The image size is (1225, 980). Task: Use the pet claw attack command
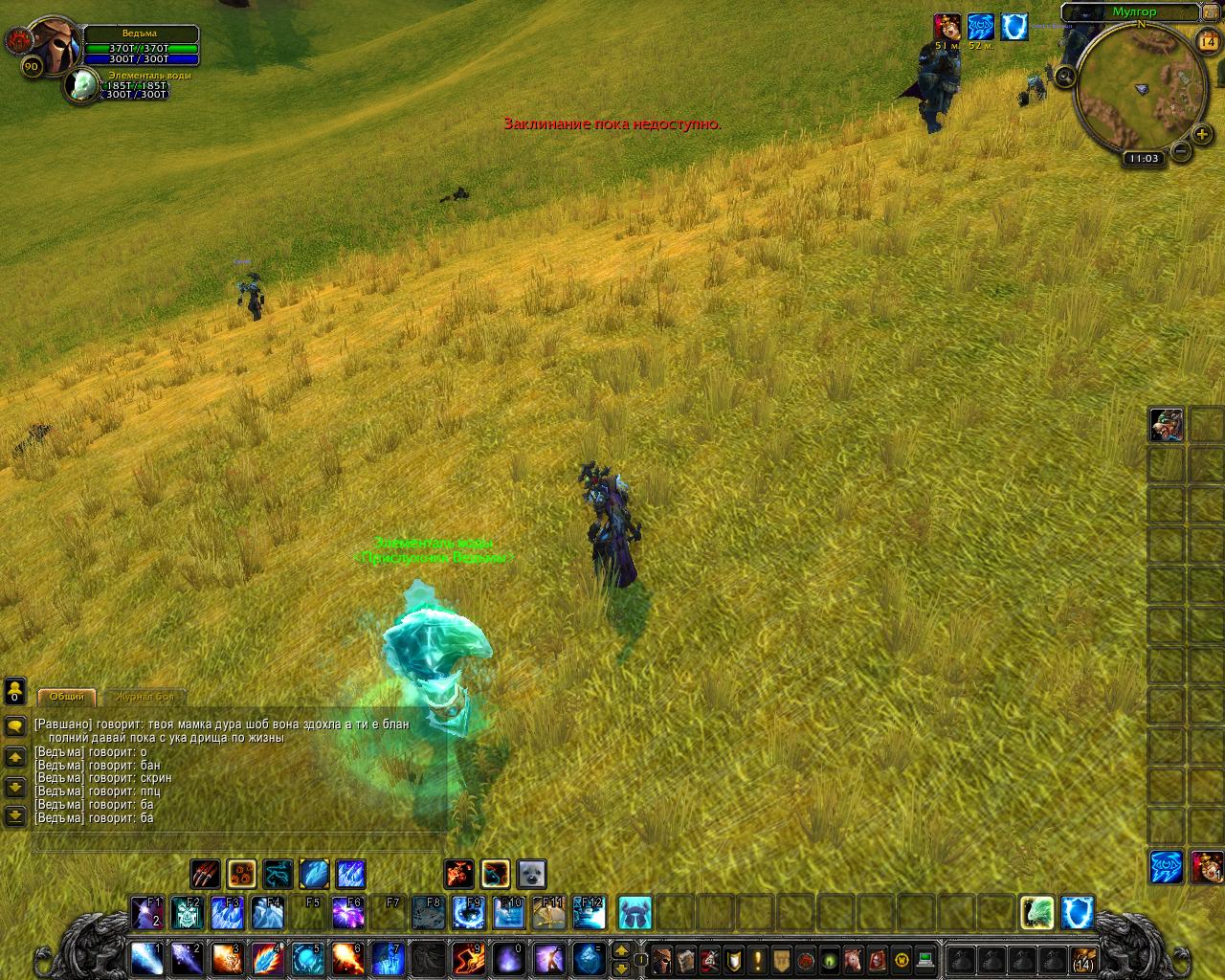(206, 874)
